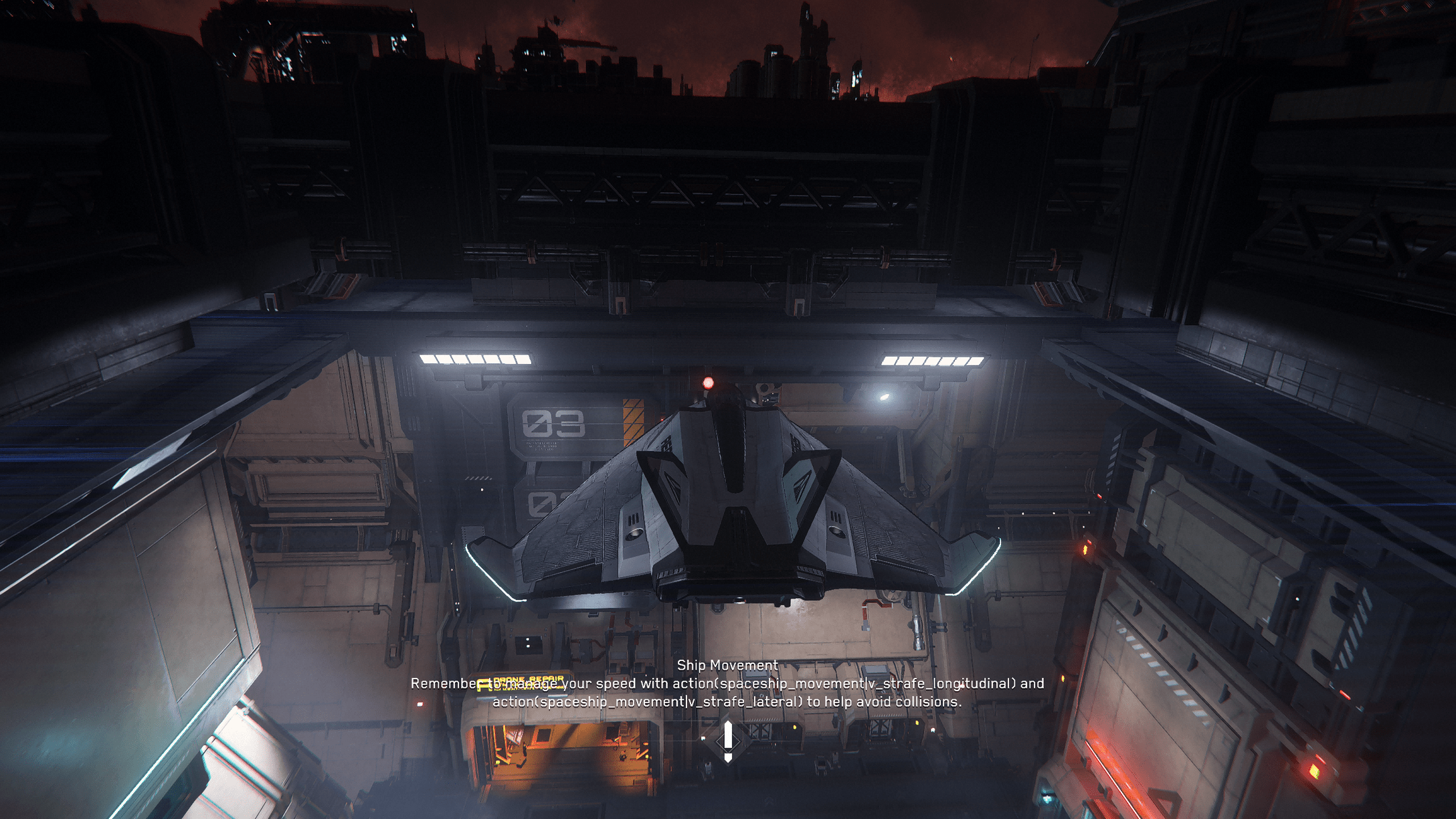Select the DRONE REPAIR bay signage
This screenshot has height=819, width=1456.
click(529, 680)
